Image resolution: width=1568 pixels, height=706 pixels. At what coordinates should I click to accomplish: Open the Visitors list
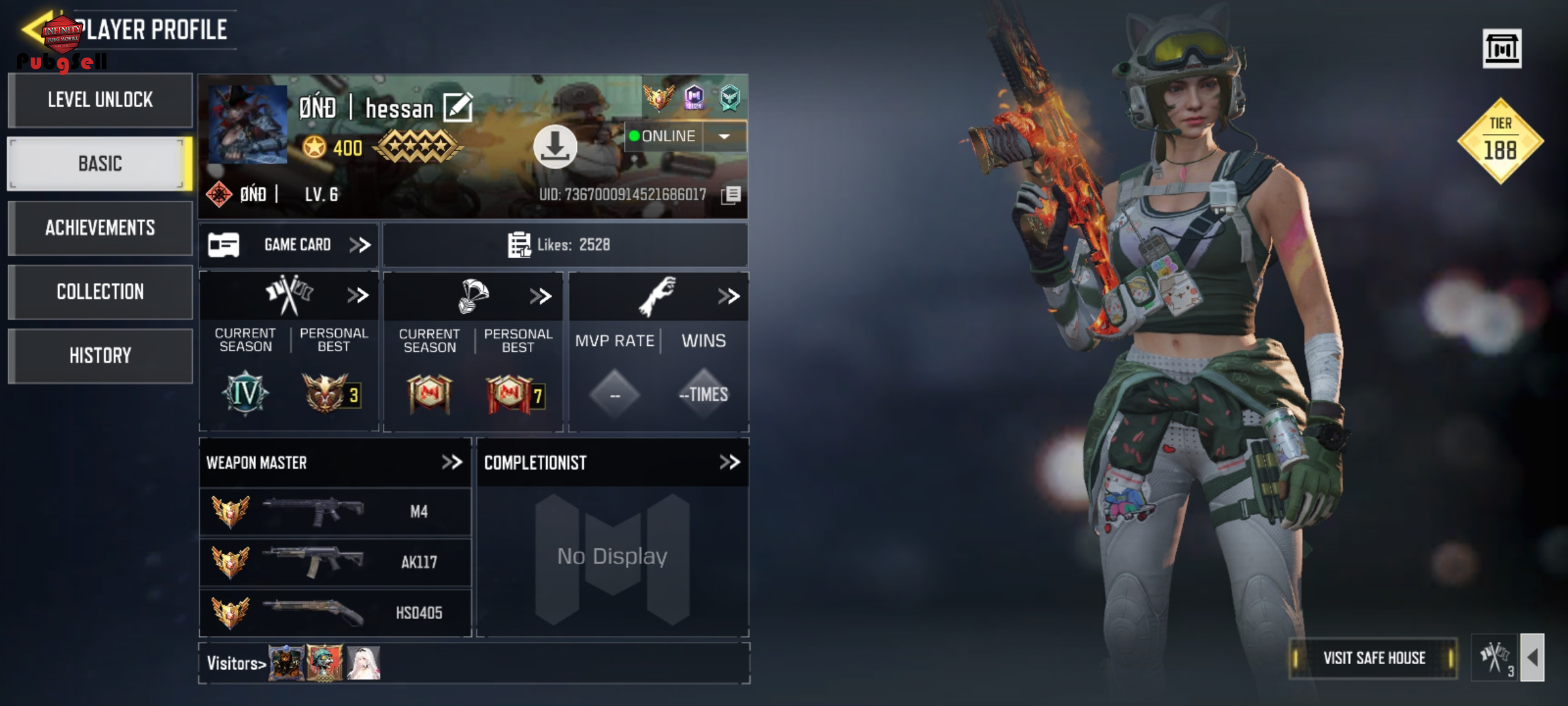click(237, 664)
